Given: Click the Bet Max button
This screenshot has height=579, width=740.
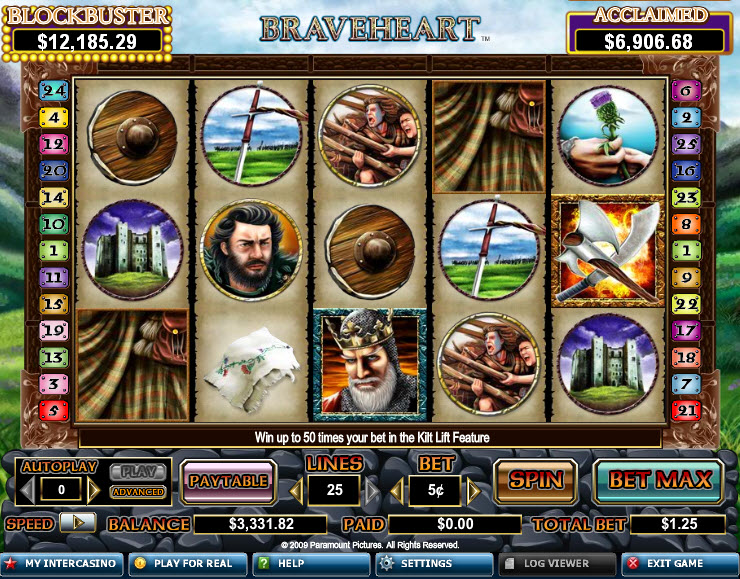Looking at the screenshot, I should (659, 480).
